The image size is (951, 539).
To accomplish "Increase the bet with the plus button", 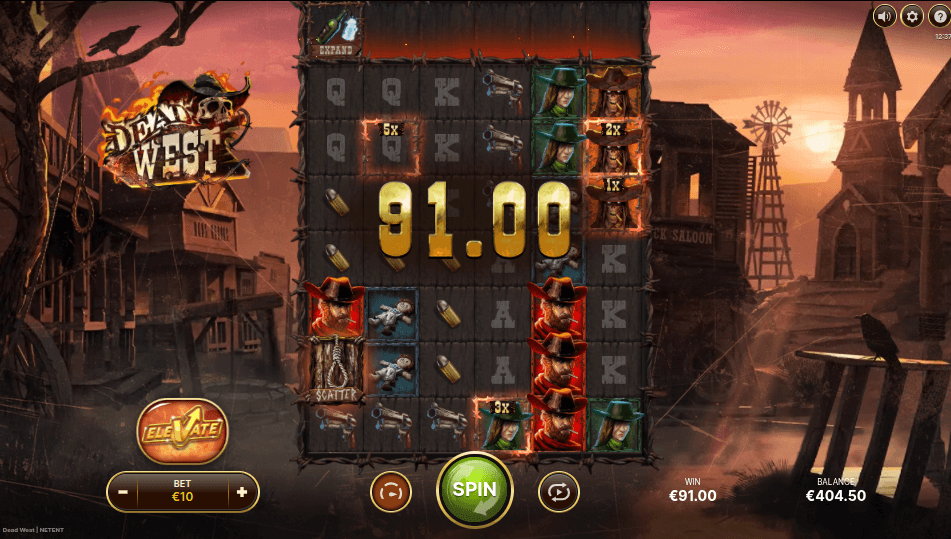I will click(242, 492).
